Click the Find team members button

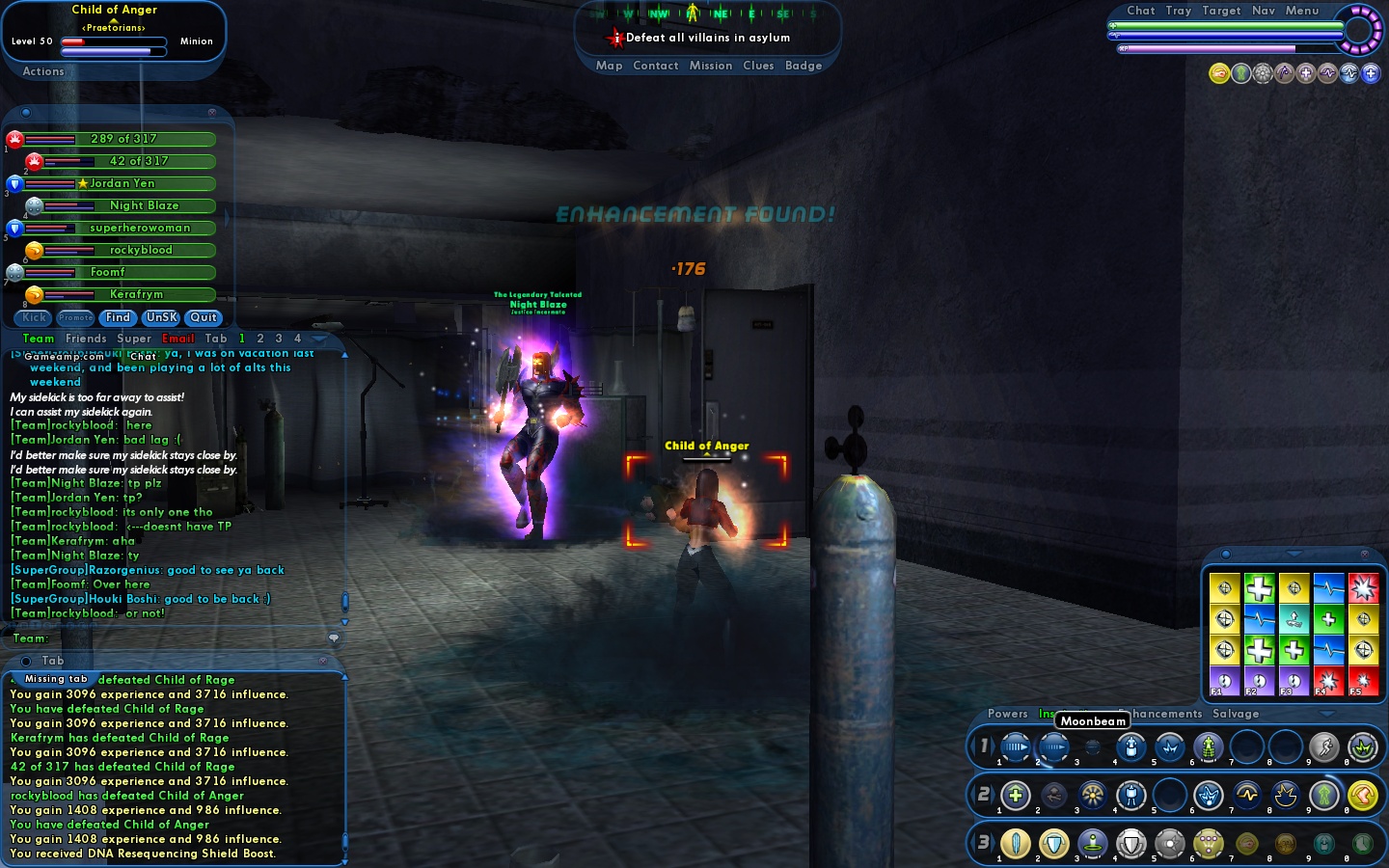[x=118, y=317]
